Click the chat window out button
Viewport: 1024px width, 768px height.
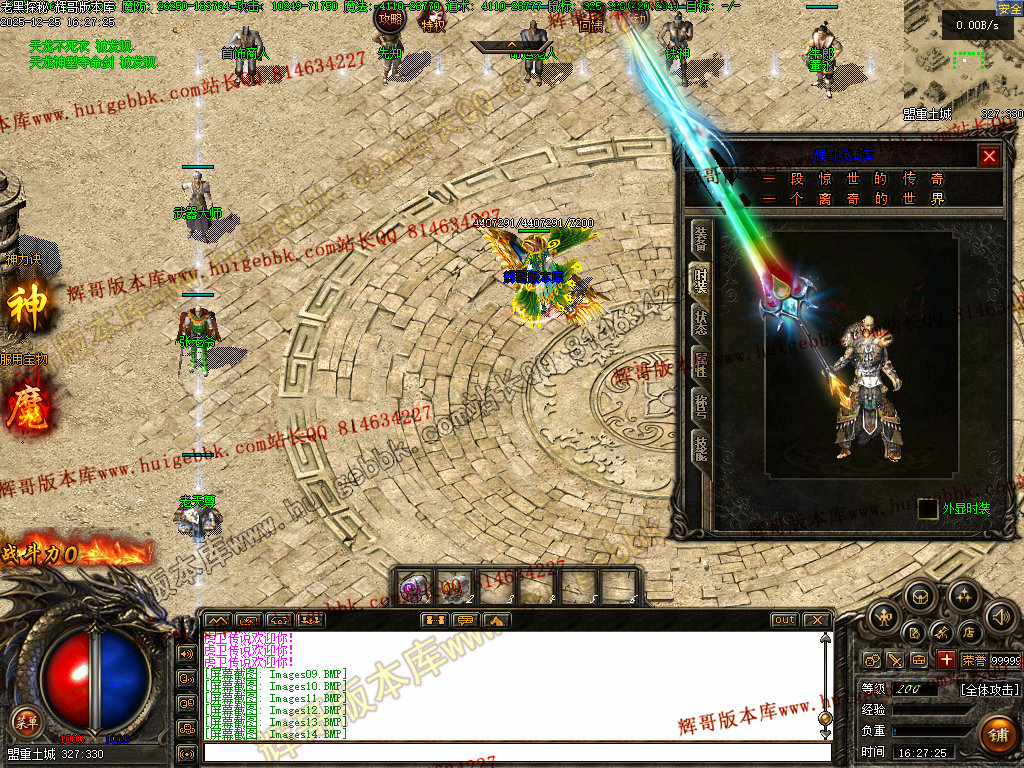pyautogui.click(x=785, y=620)
